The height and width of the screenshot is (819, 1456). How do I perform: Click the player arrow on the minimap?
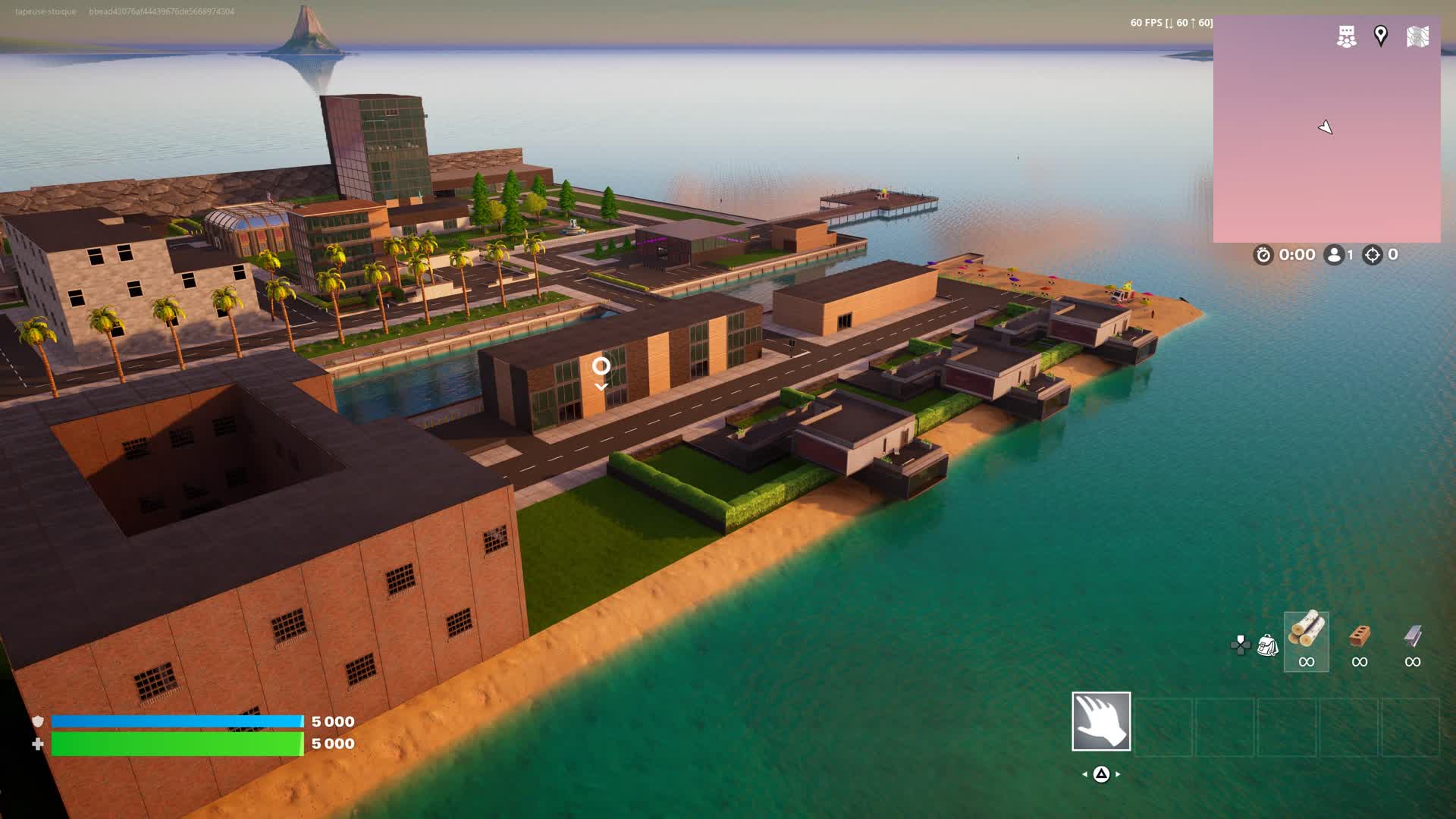(1326, 127)
